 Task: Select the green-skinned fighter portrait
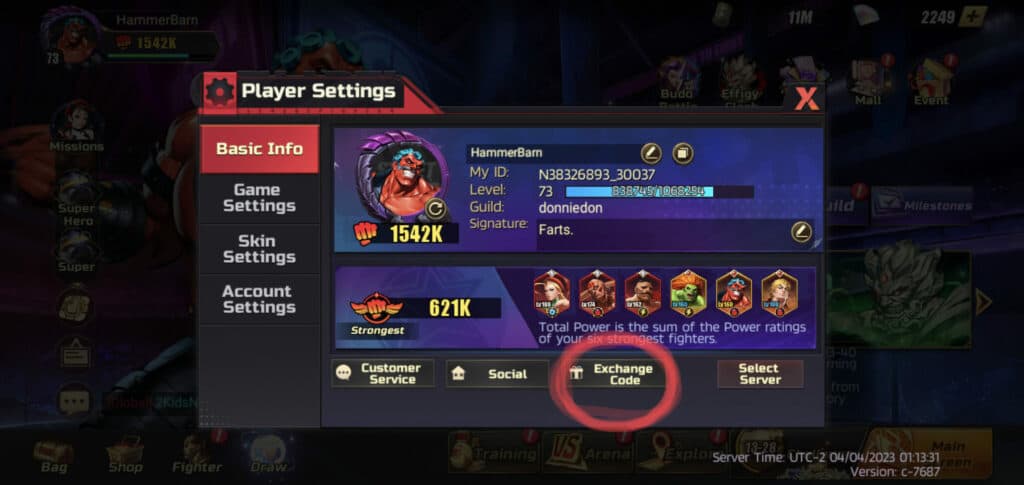pos(688,293)
